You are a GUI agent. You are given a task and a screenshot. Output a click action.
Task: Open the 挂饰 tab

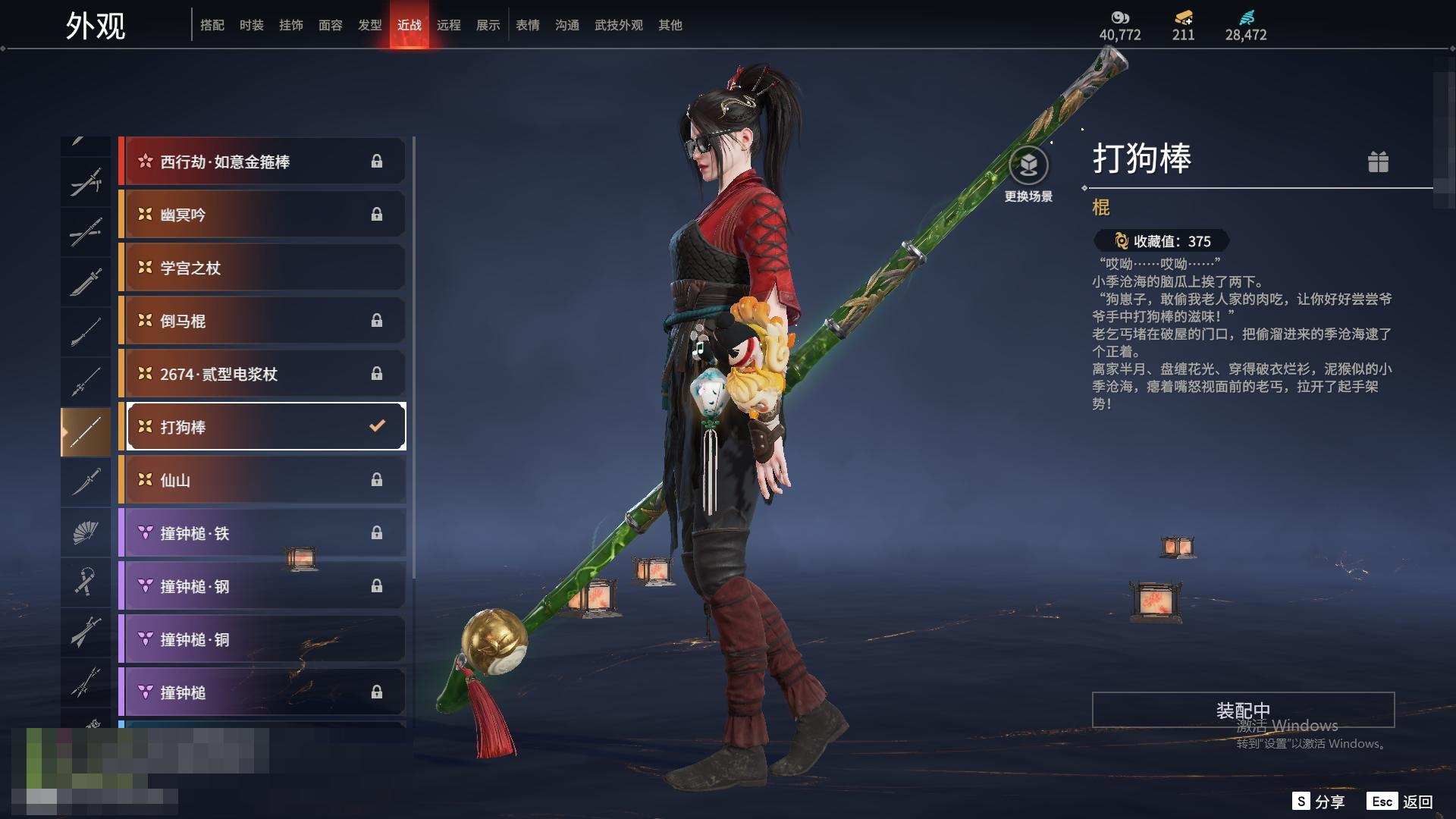pos(290,25)
